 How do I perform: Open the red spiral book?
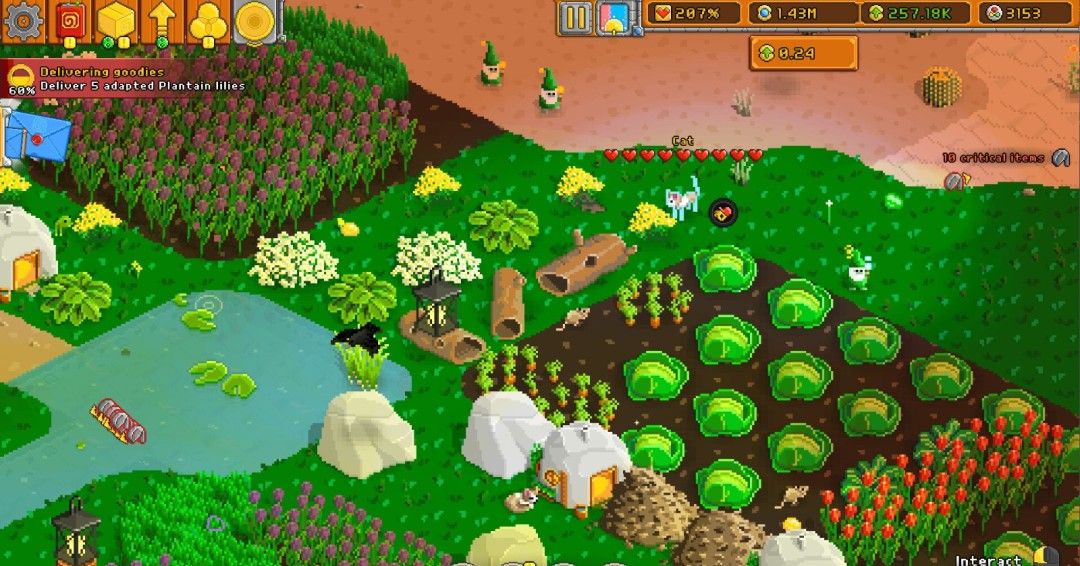coord(70,20)
